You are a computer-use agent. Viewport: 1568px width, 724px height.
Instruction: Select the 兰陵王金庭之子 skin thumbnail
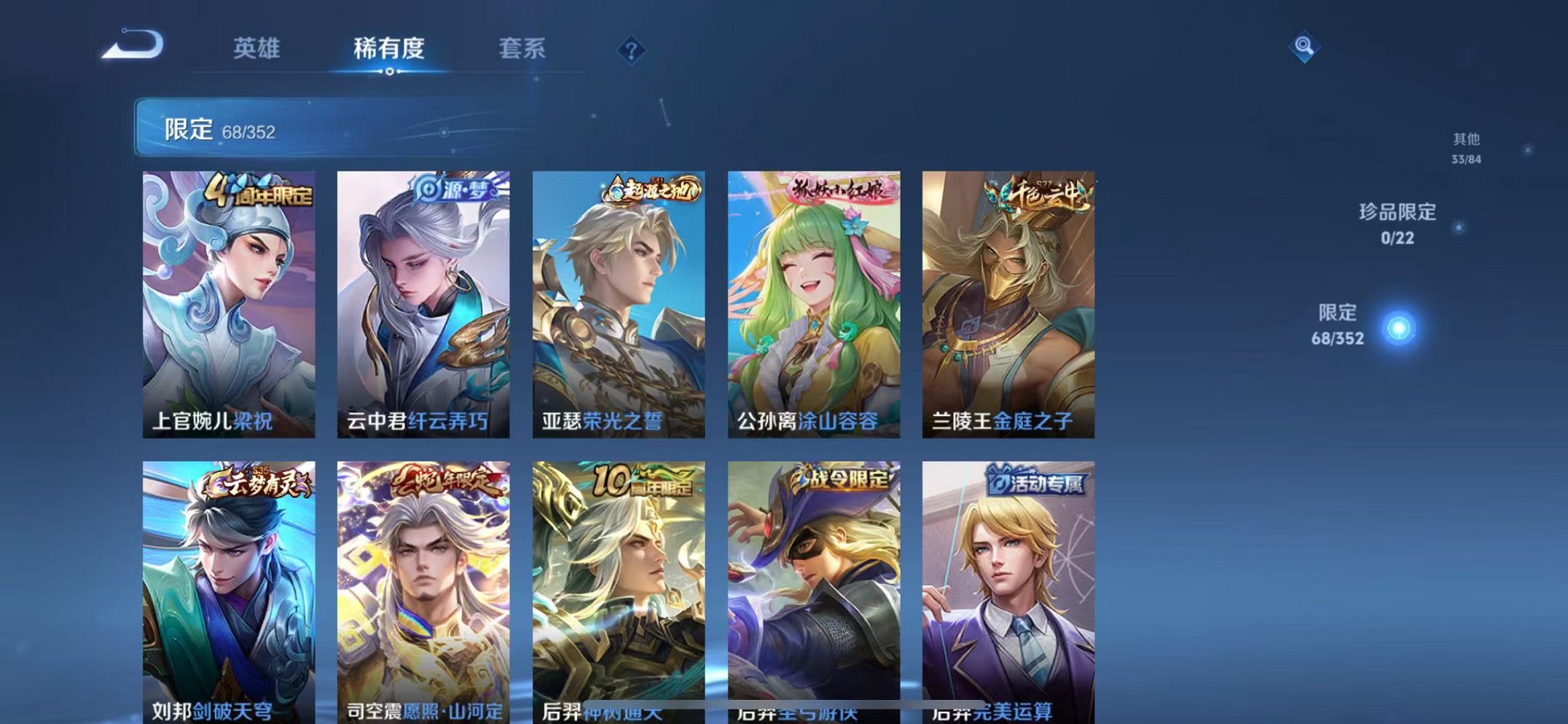tap(1008, 306)
